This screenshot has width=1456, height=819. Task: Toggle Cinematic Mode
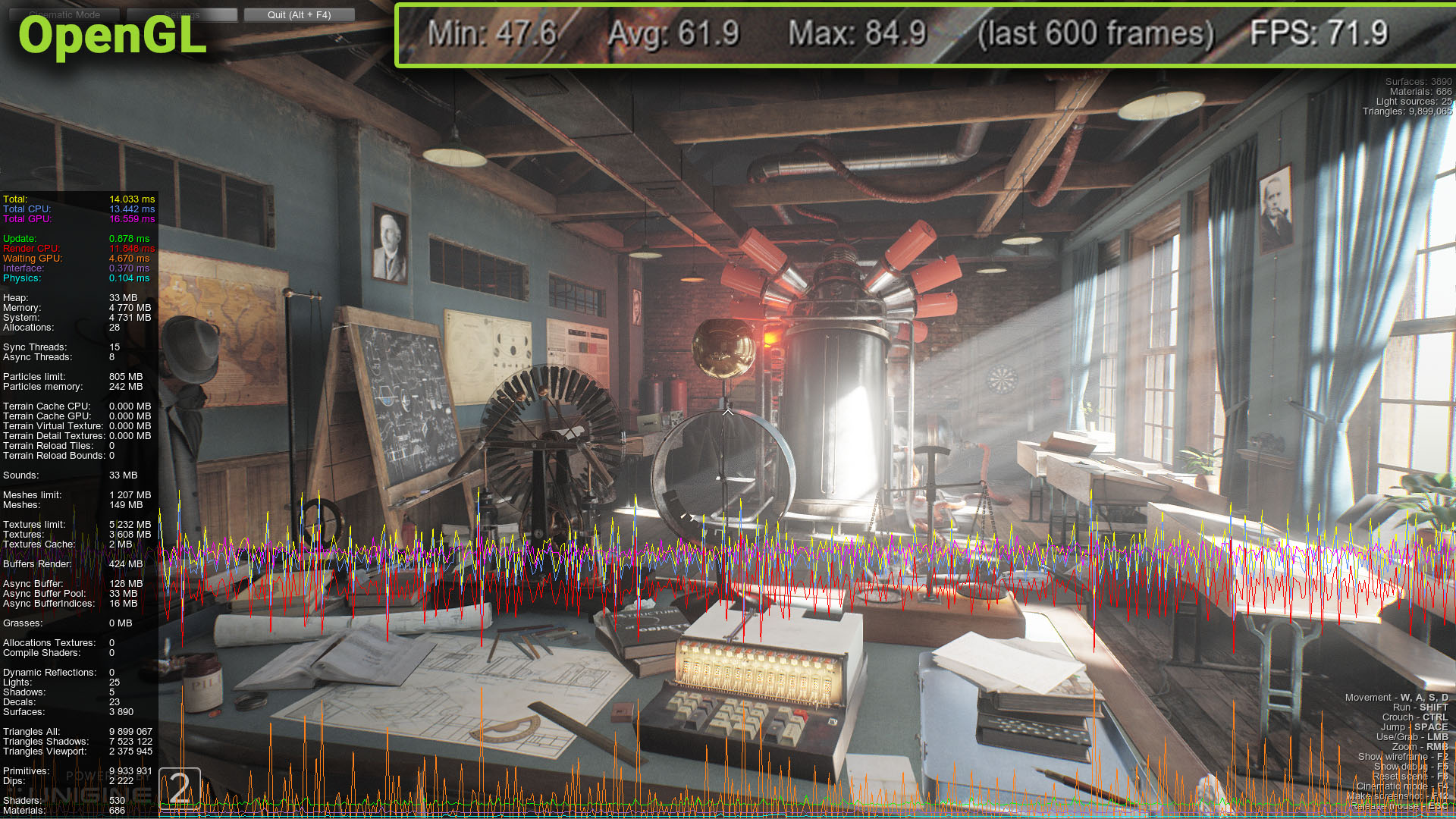(64, 14)
